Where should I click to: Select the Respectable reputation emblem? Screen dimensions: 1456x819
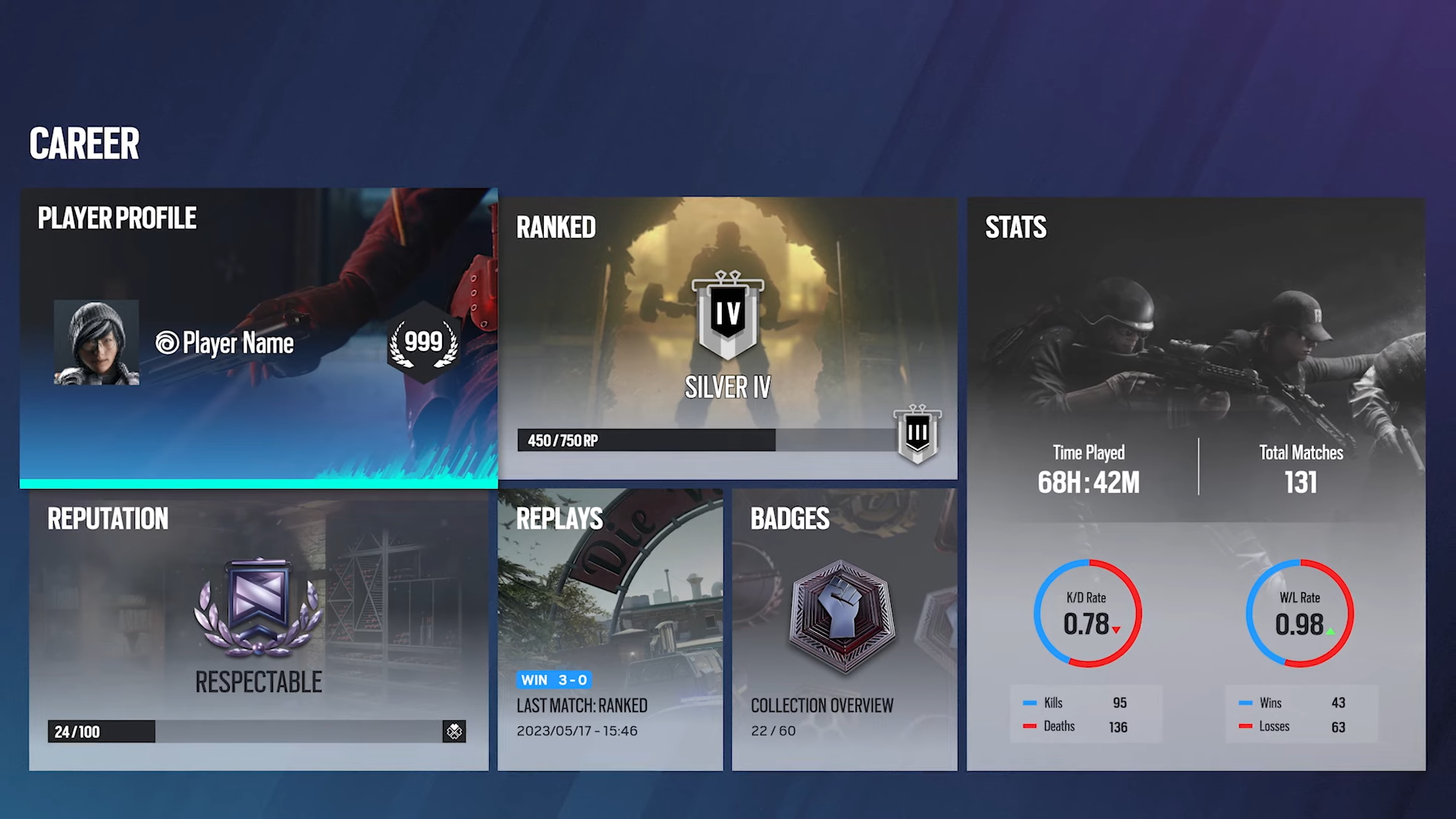click(x=259, y=607)
